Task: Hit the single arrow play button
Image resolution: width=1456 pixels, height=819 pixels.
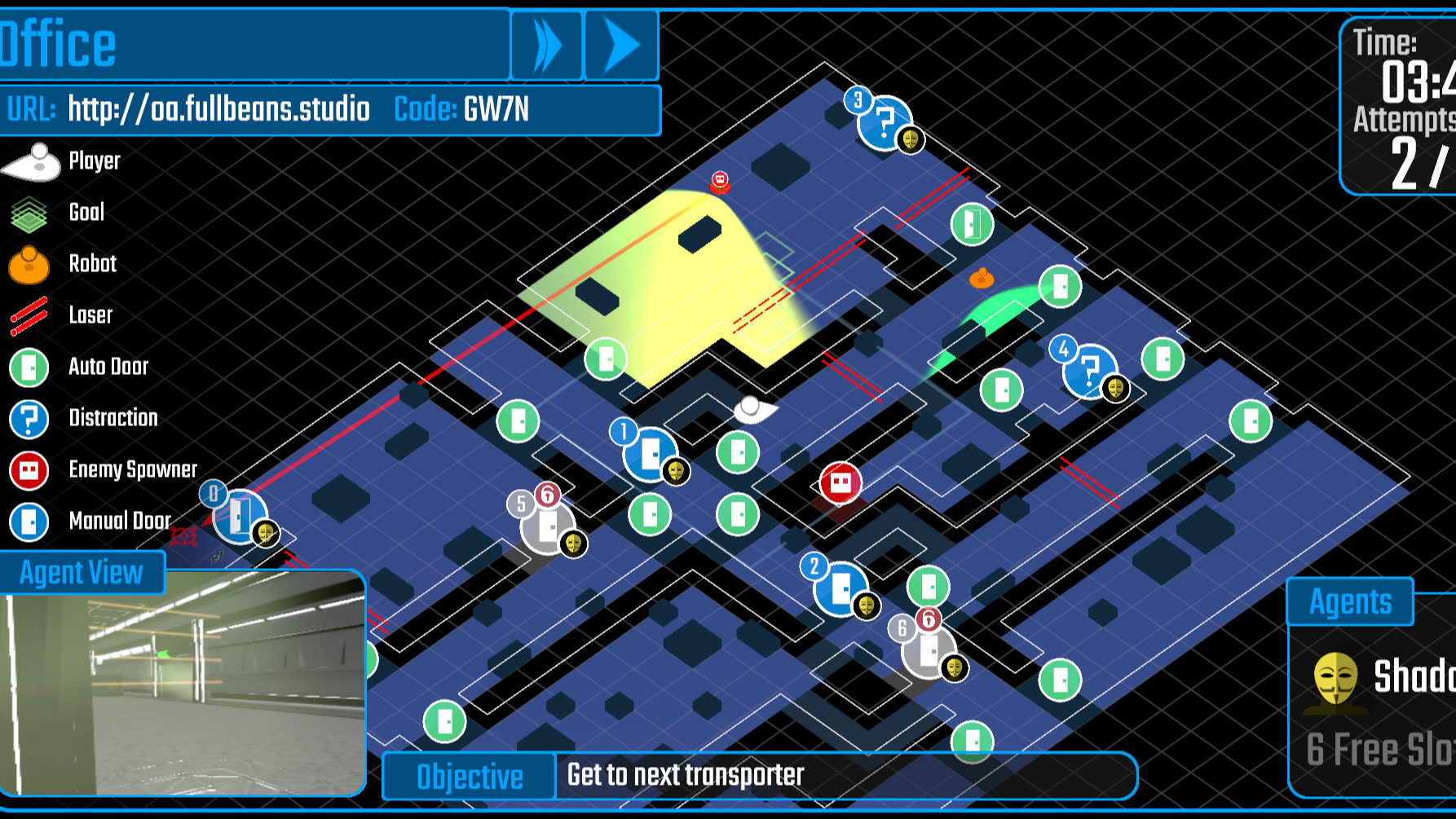Action: [x=622, y=46]
